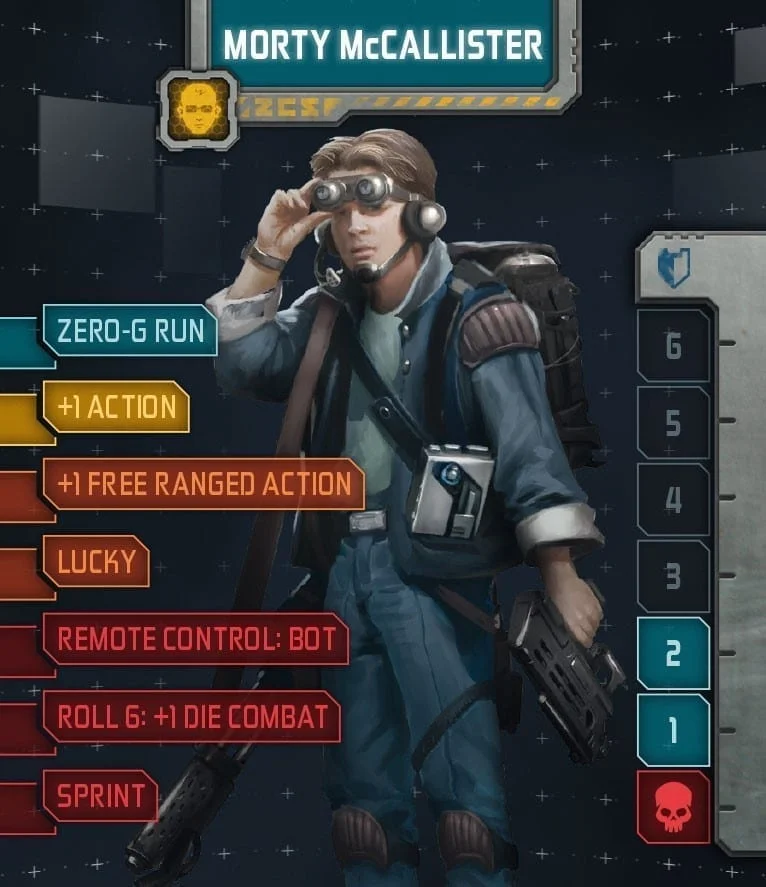The image size is (766, 887).
Task: Choose slot 4 on the track
Action: coord(673,500)
